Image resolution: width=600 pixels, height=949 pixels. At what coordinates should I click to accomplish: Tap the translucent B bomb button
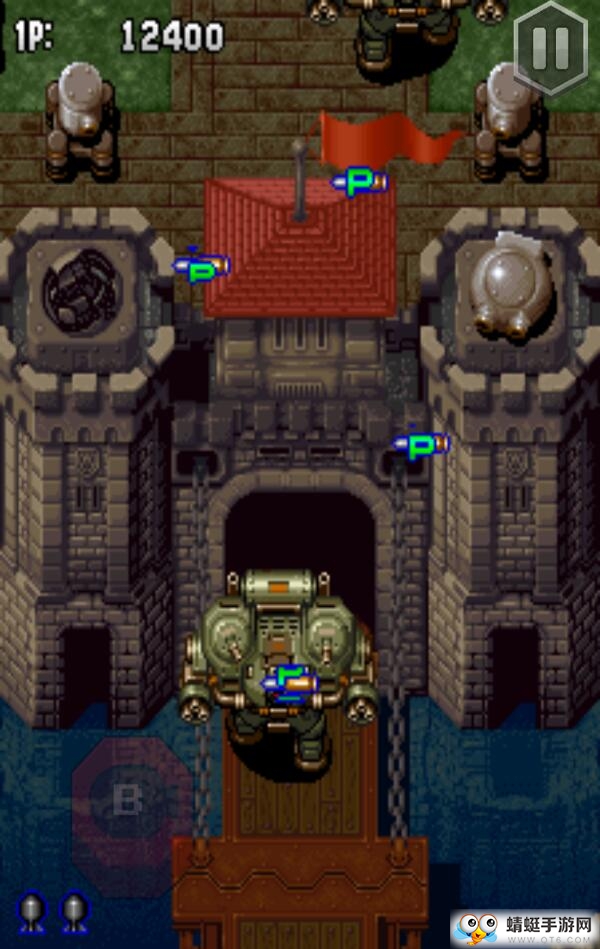(128, 801)
